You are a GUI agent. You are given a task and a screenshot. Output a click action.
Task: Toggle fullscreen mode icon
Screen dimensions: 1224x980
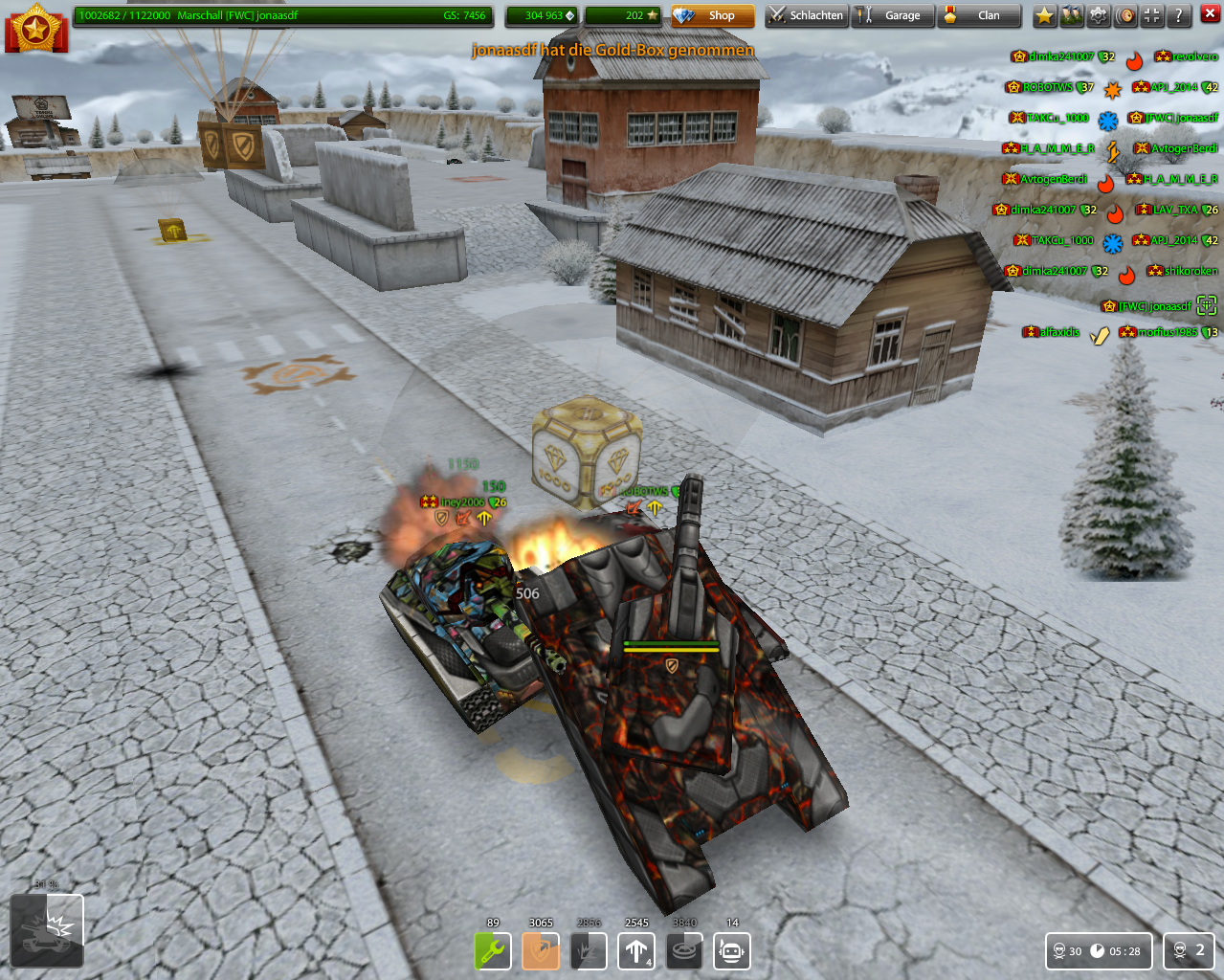point(1152,15)
